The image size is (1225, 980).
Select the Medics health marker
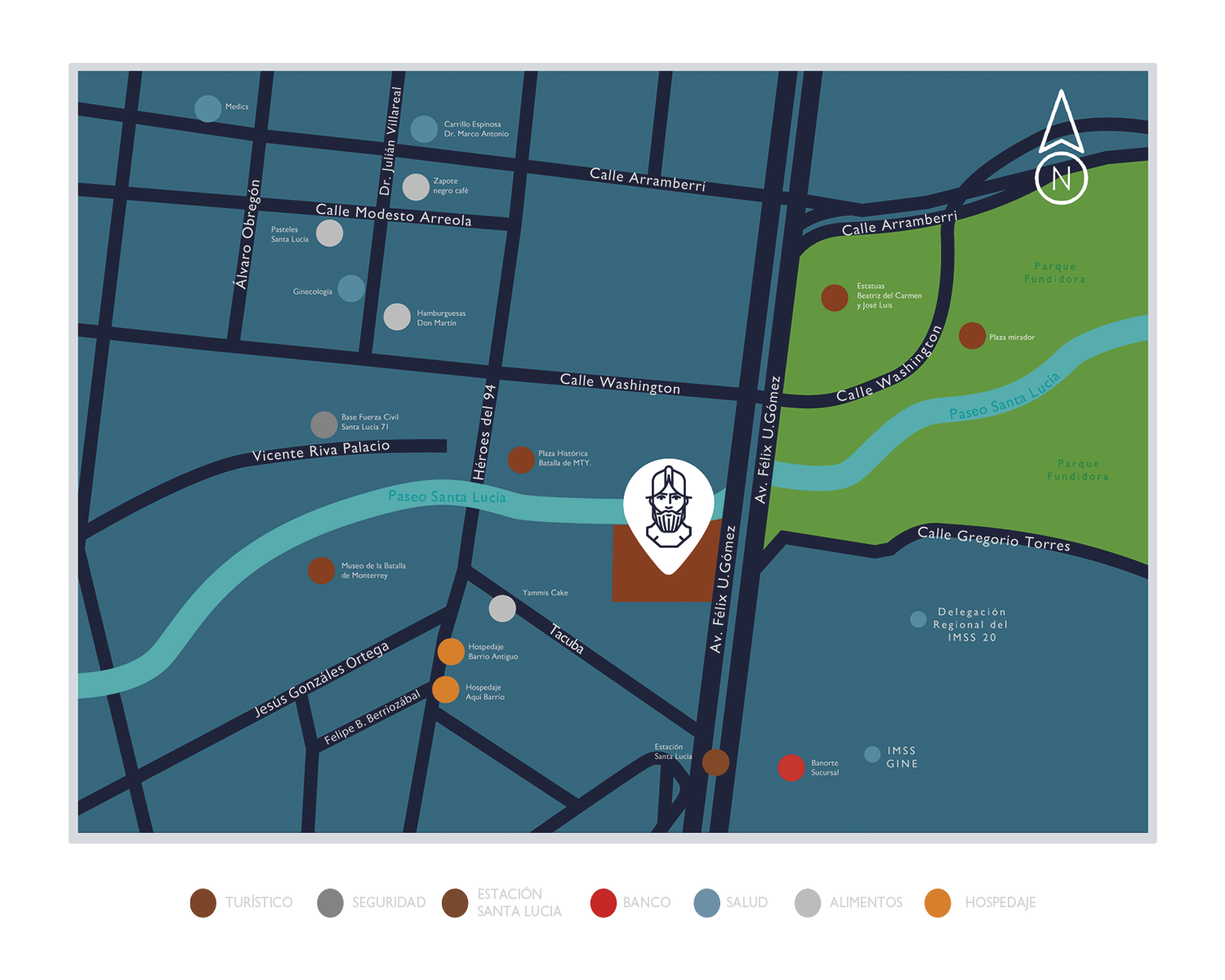(x=207, y=108)
